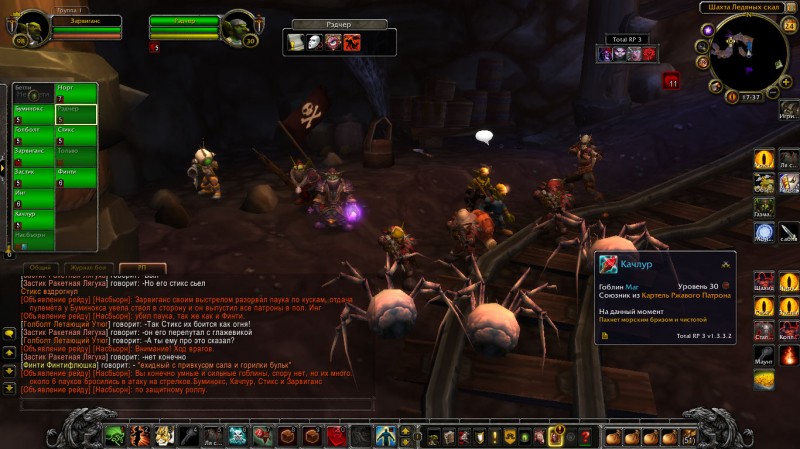Switch to the Общий chat tab
Image resolution: width=800 pixels, height=449 pixels.
pos(40,267)
